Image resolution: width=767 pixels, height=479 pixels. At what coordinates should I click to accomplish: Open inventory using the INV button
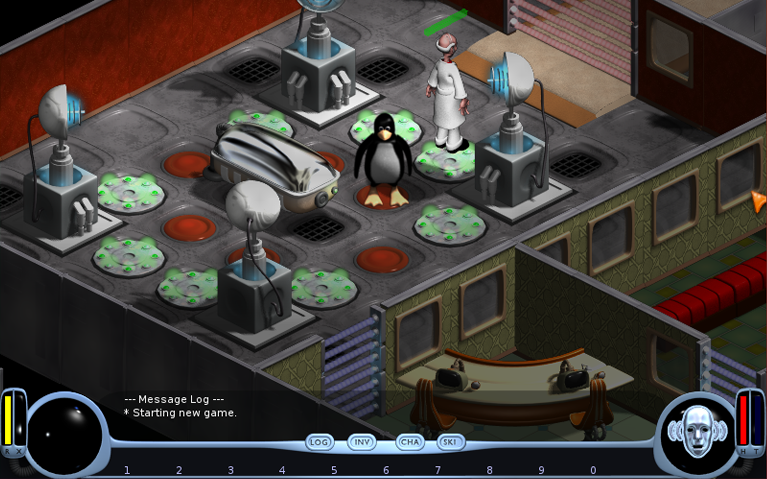coord(362,442)
